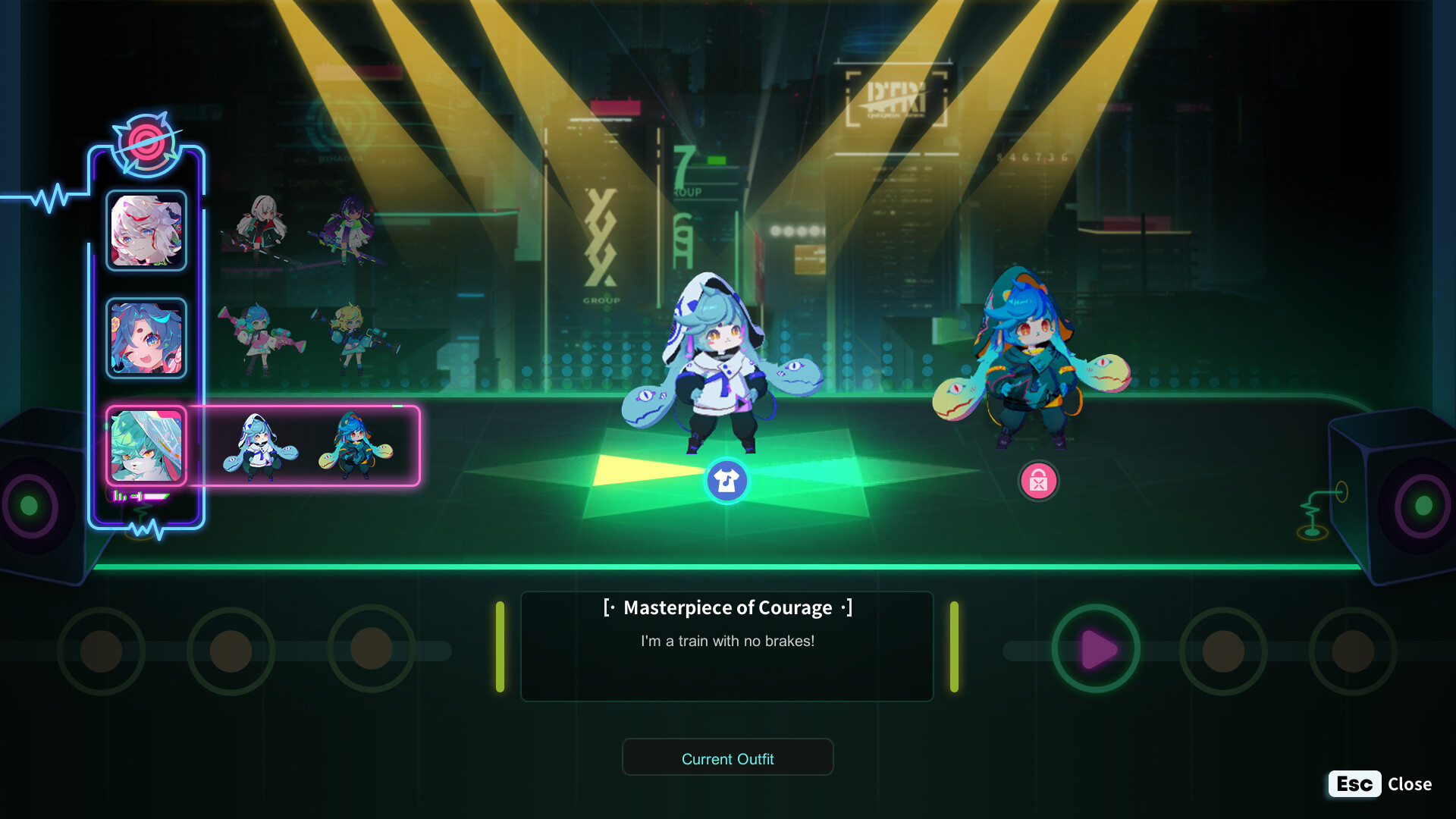Click the pink lock icon on the locked outfit
Screen dimensions: 1456x819
point(1038,481)
